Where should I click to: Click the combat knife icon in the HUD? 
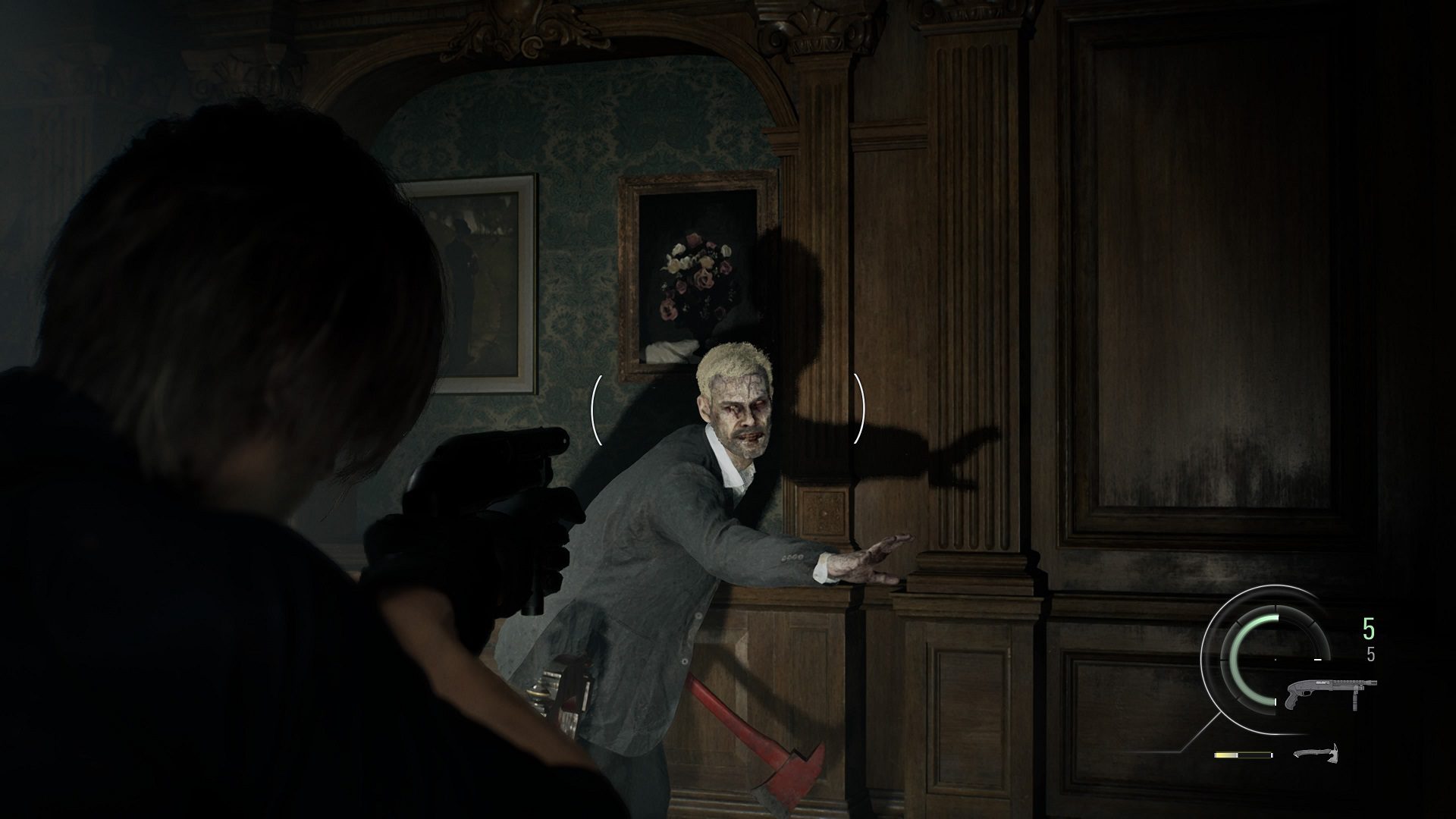[x=1316, y=754]
